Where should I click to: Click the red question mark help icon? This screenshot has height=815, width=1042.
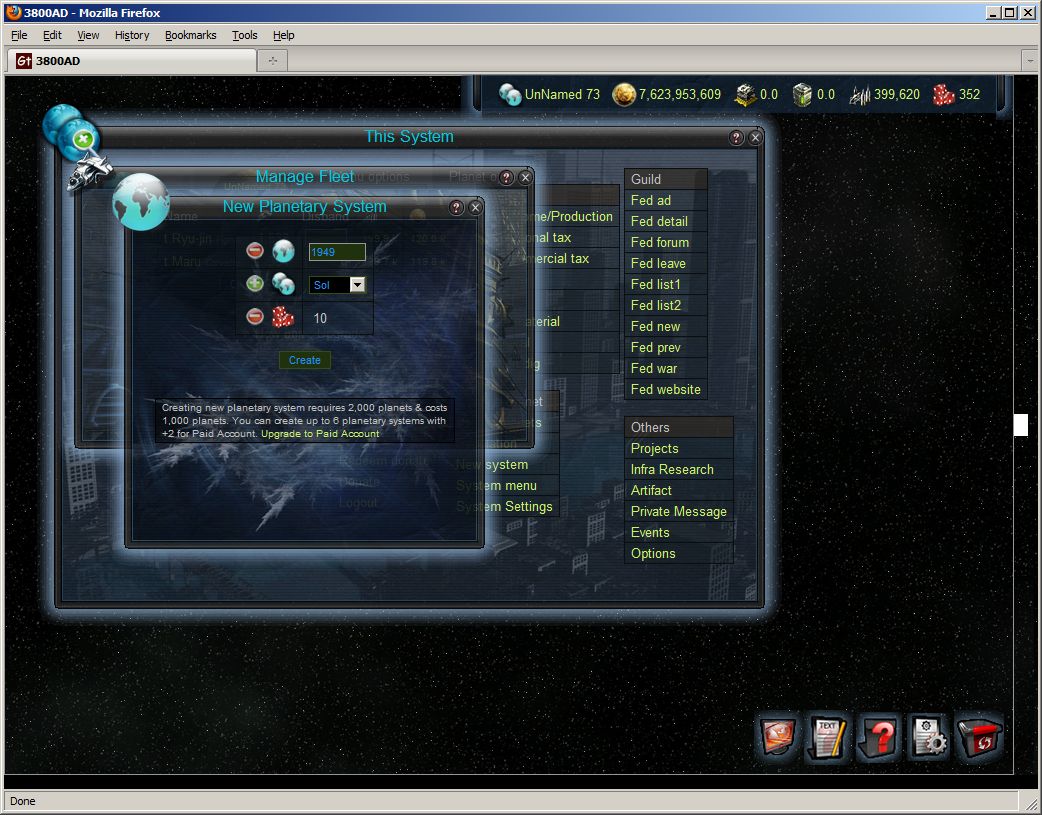(x=878, y=738)
